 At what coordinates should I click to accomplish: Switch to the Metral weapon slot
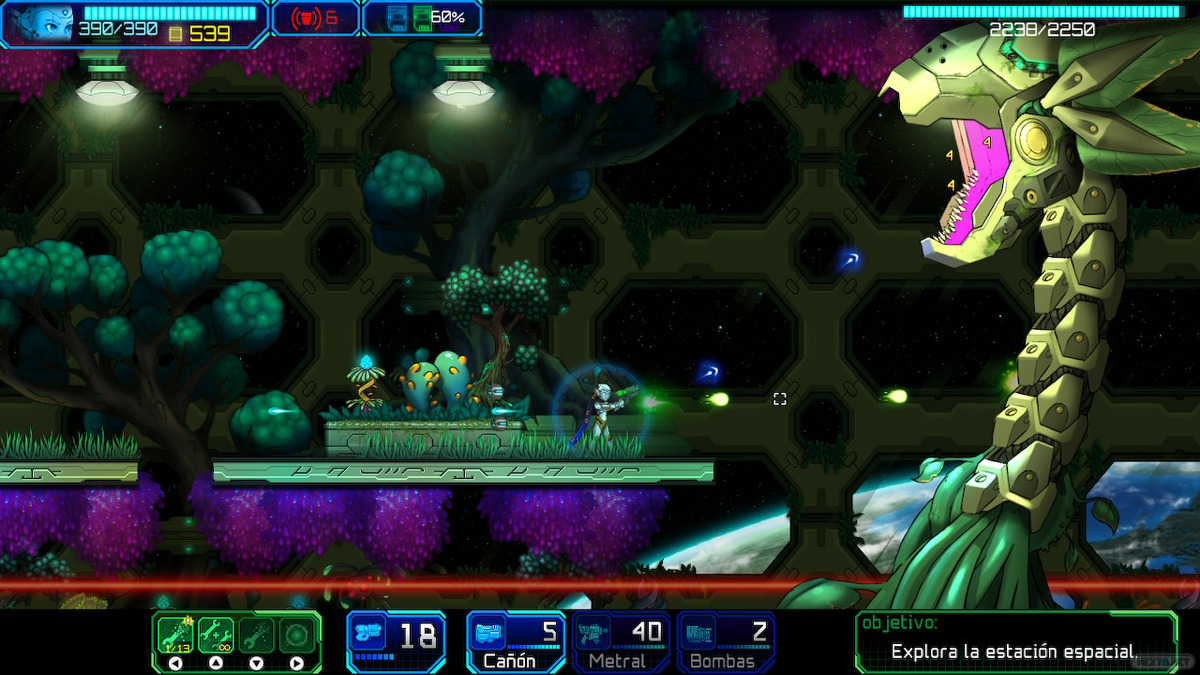(x=620, y=641)
